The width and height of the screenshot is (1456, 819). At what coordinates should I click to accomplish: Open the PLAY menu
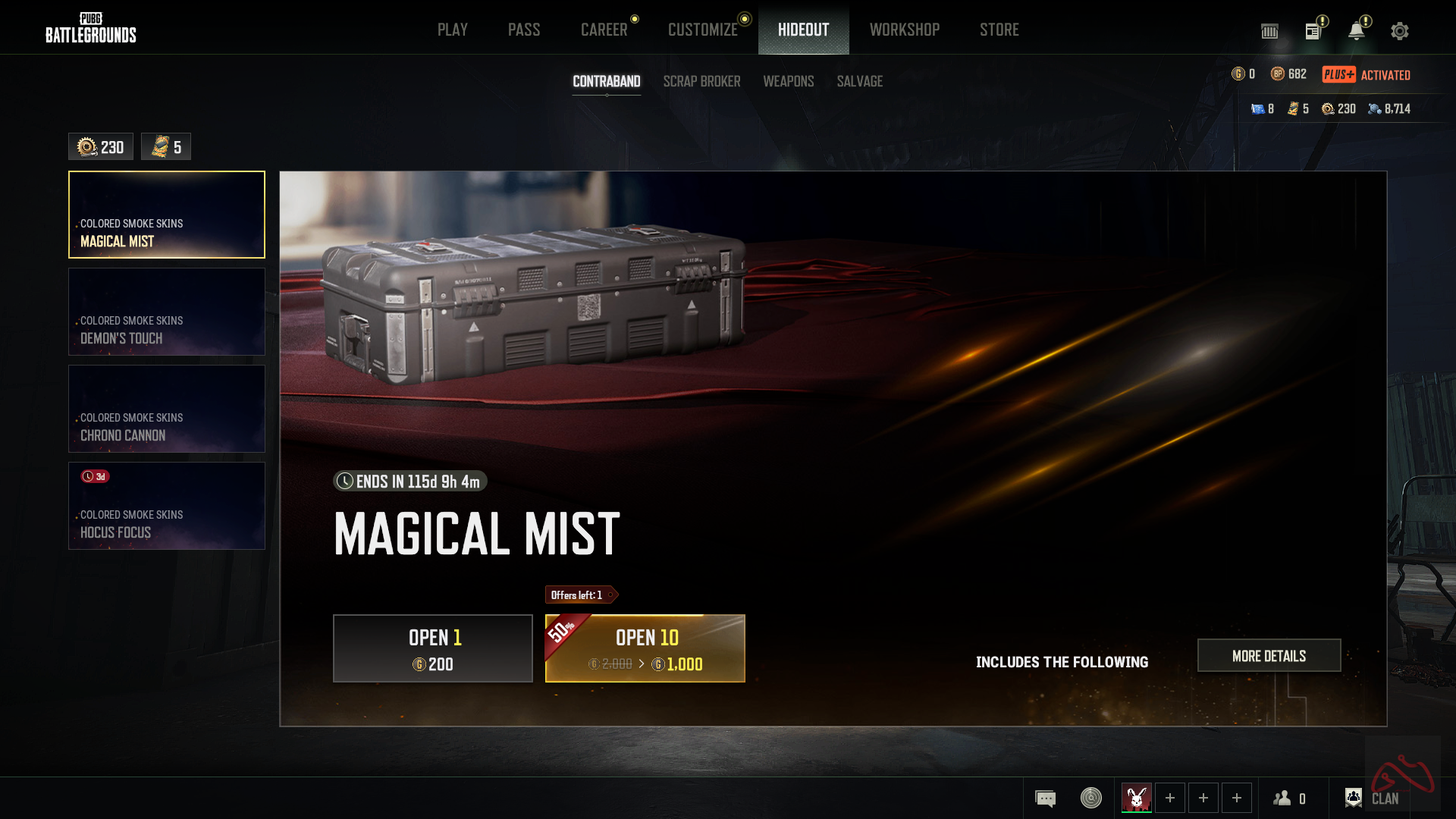(452, 30)
